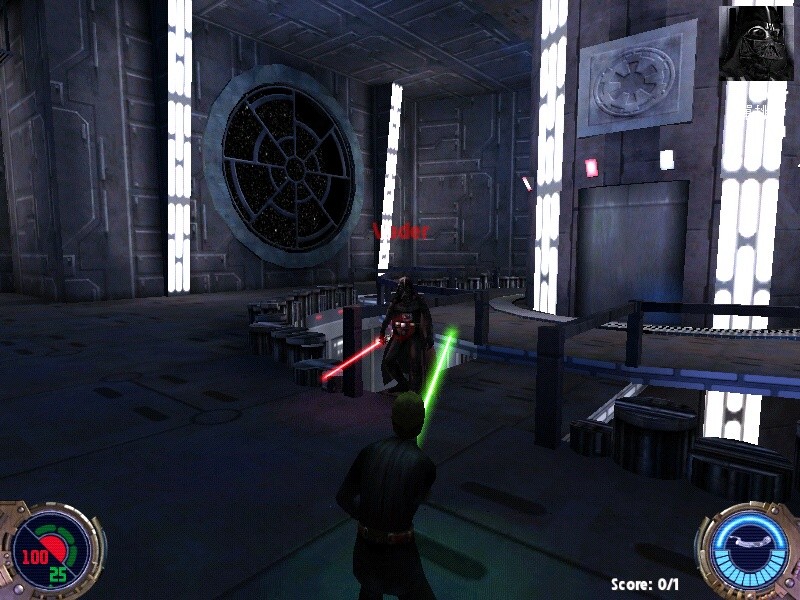Select the lightsaber icon in the force gauge
800x600 pixels.
coord(749,539)
